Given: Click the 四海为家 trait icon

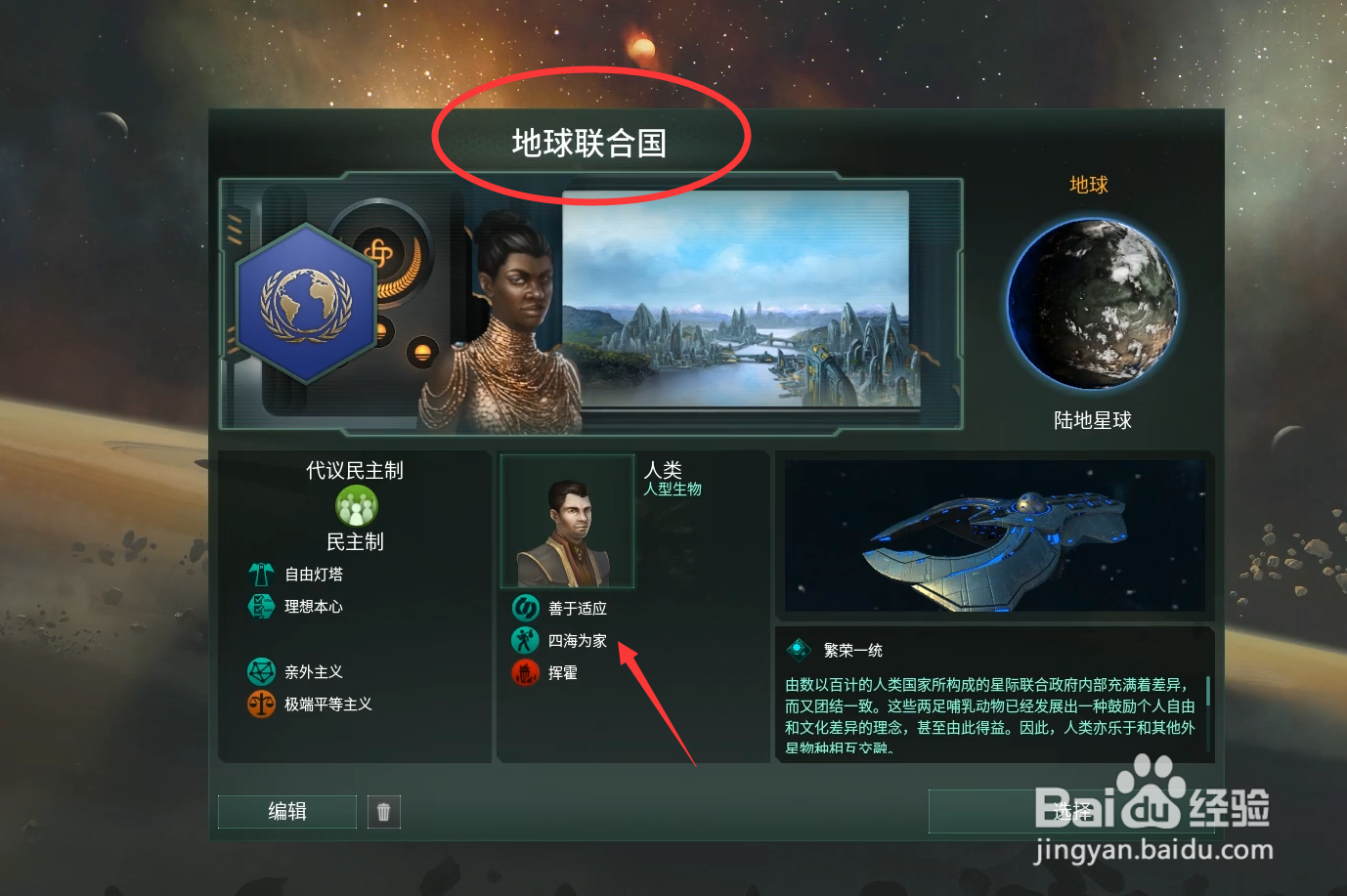Looking at the screenshot, I should [x=525, y=640].
